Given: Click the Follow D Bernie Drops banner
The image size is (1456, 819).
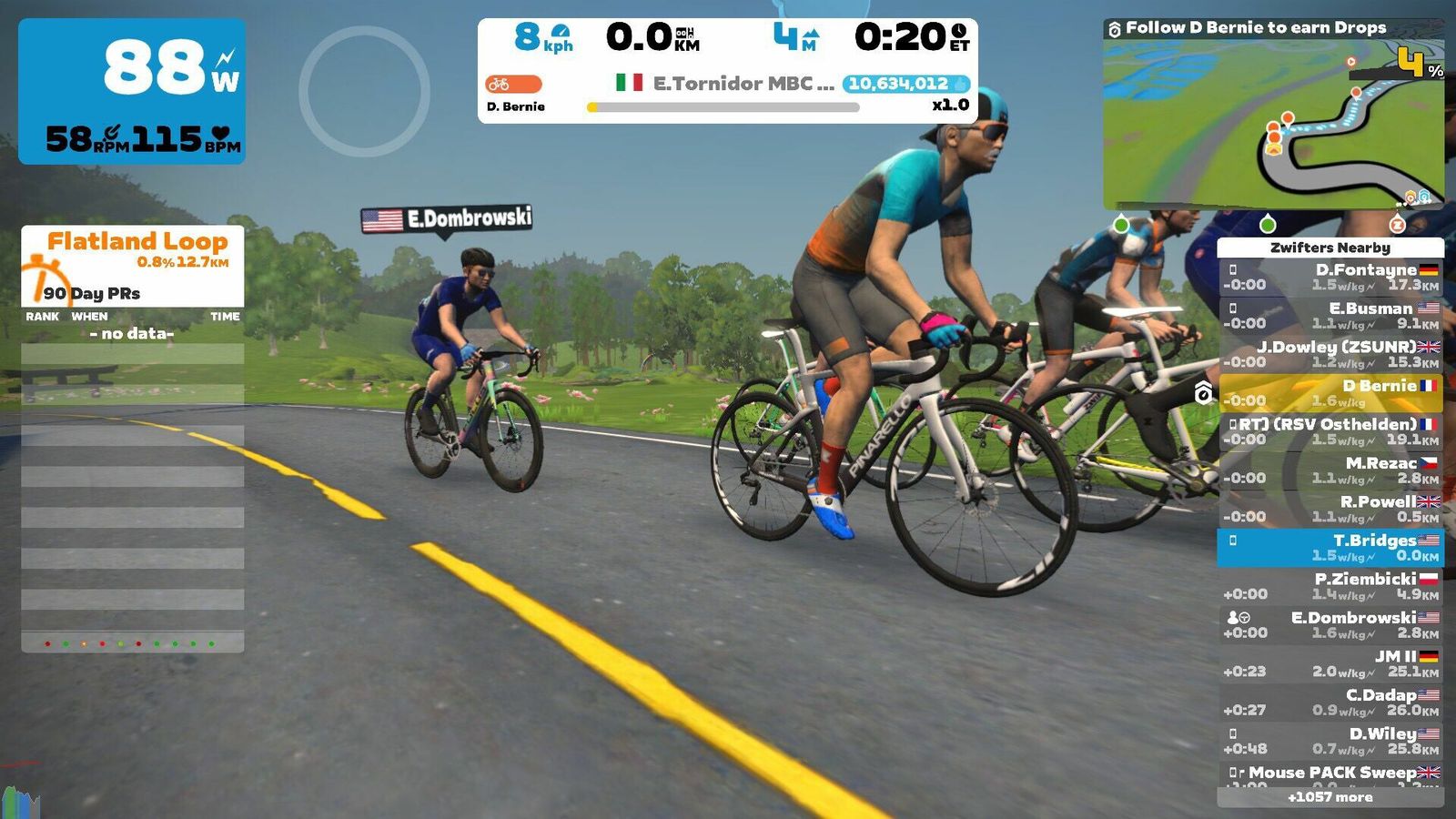Looking at the screenshot, I should pos(1256,28).
